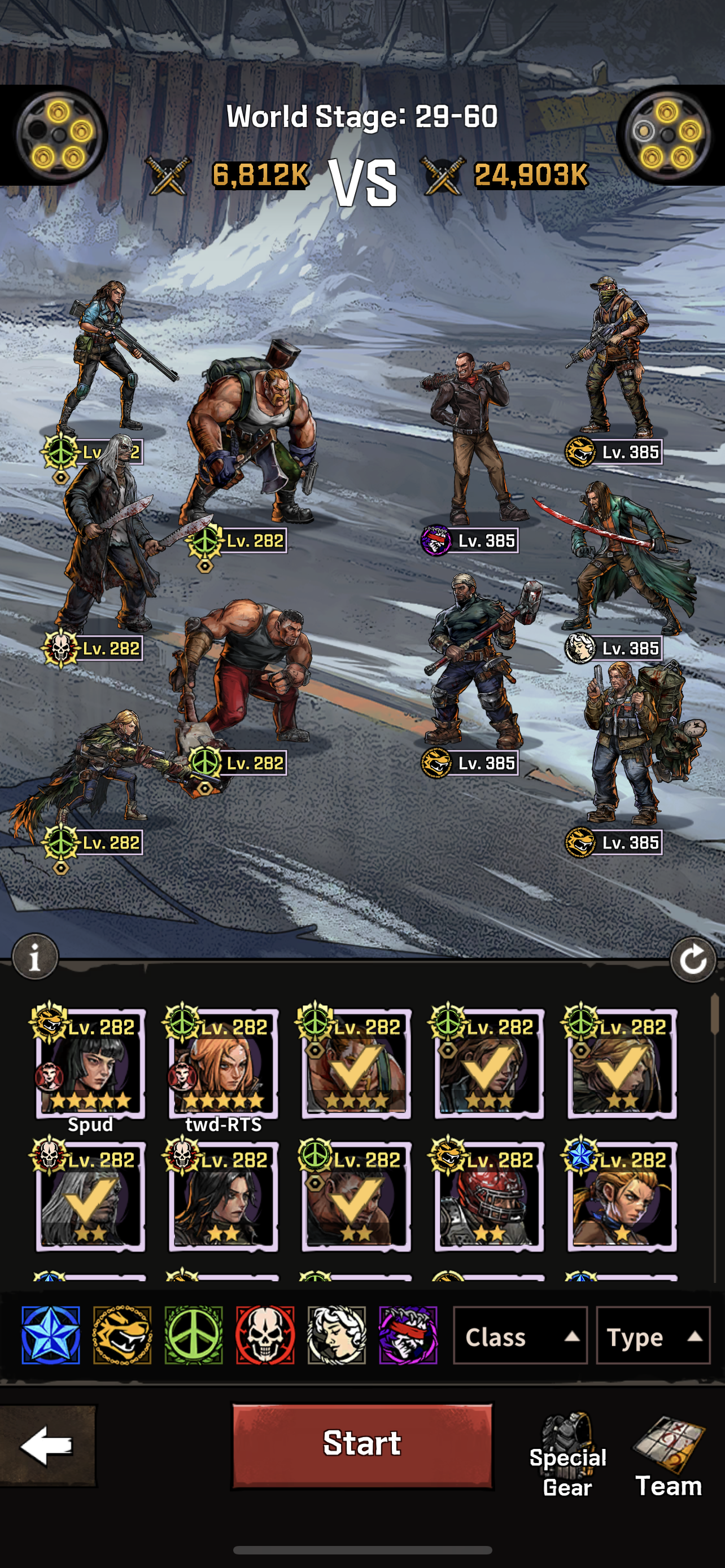
Task: Filter heroes by white woman-profile faction
Action: coord(337,1335)
